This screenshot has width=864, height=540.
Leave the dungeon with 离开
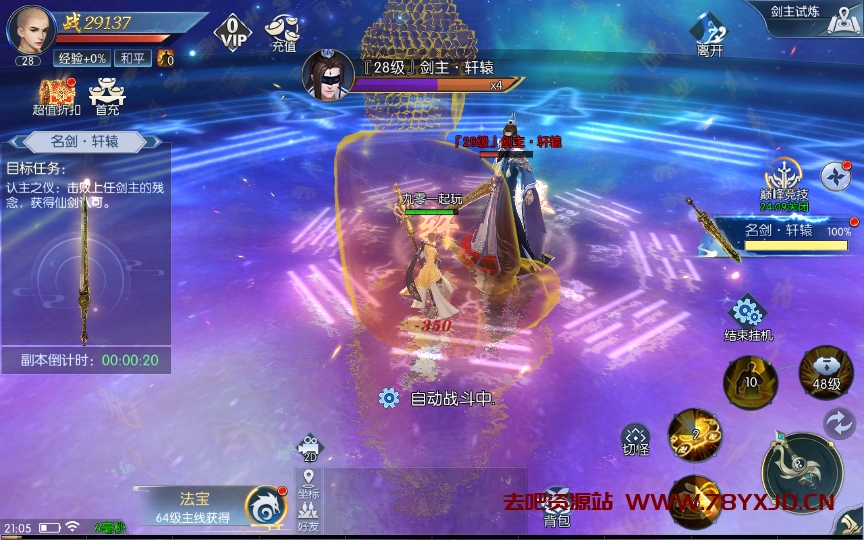(709, 36)
